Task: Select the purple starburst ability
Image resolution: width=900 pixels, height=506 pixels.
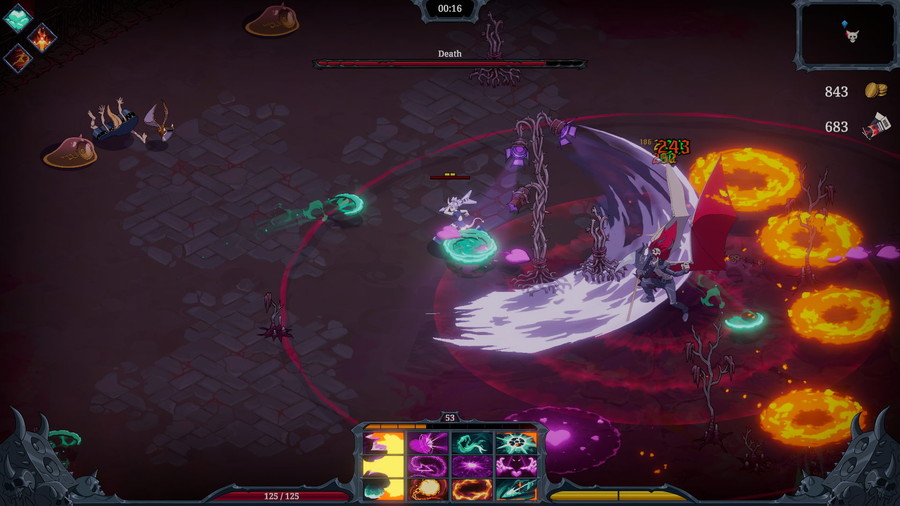Action: (x=472, y=466)
